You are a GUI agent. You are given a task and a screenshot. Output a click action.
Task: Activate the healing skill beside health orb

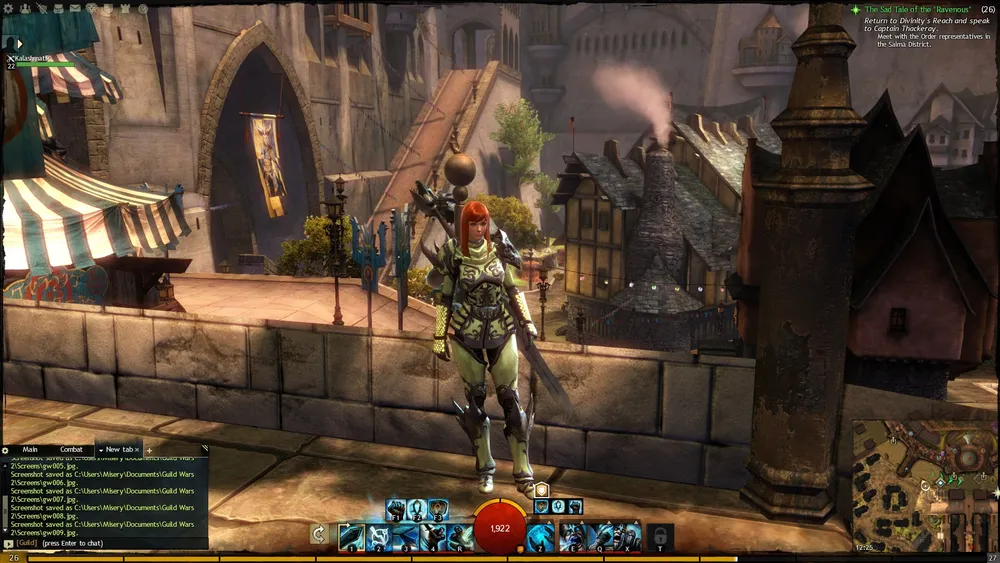pos(541,536)
